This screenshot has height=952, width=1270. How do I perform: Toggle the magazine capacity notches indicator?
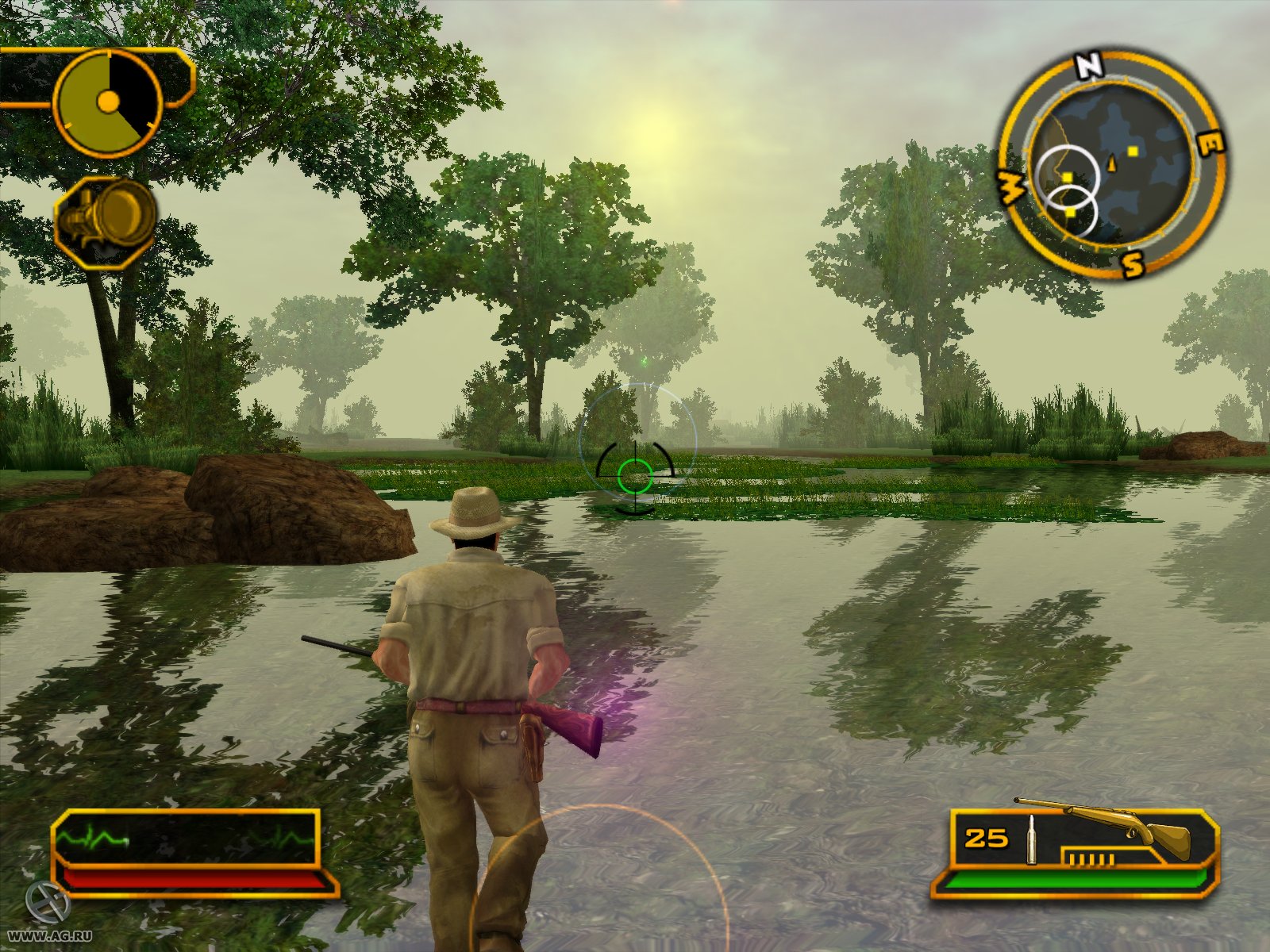pyautogui.click(x=1091, y=858)
